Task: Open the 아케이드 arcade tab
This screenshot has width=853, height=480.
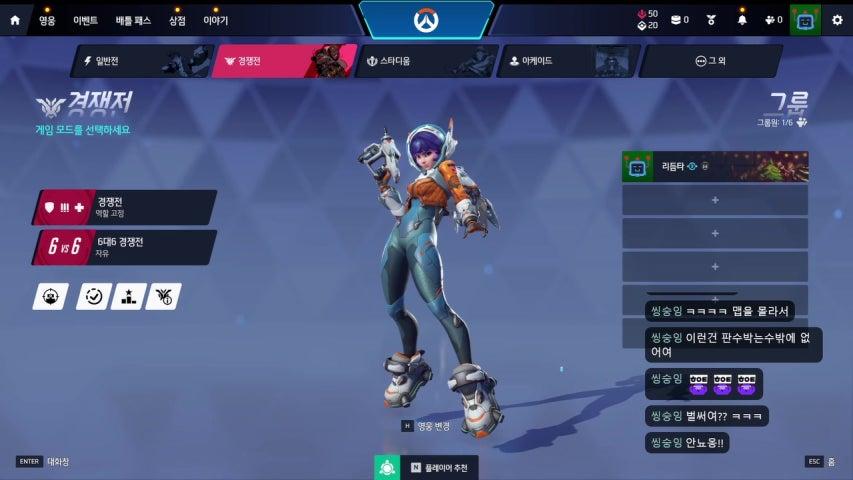Action: tap(565, 61)
